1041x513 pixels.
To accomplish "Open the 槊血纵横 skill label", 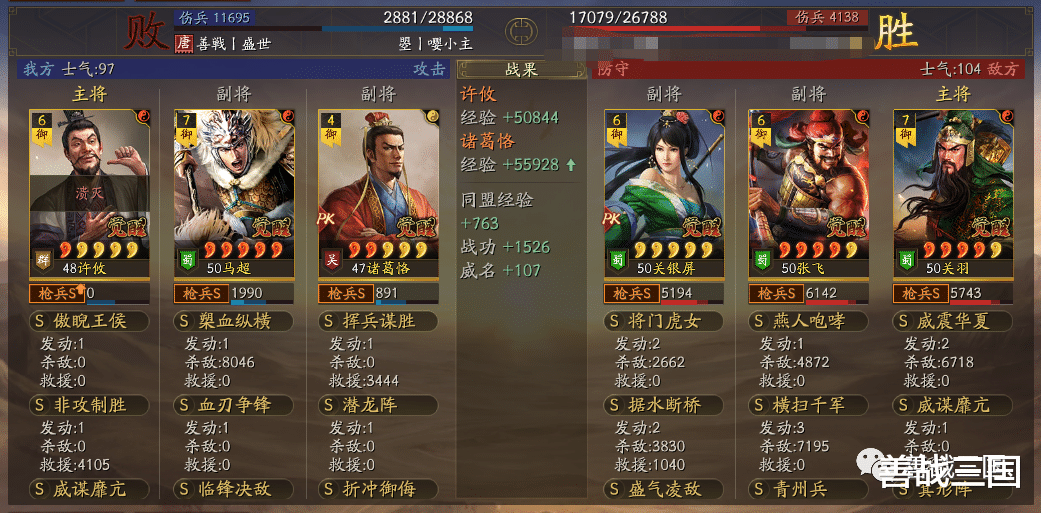I will (233, 322).
